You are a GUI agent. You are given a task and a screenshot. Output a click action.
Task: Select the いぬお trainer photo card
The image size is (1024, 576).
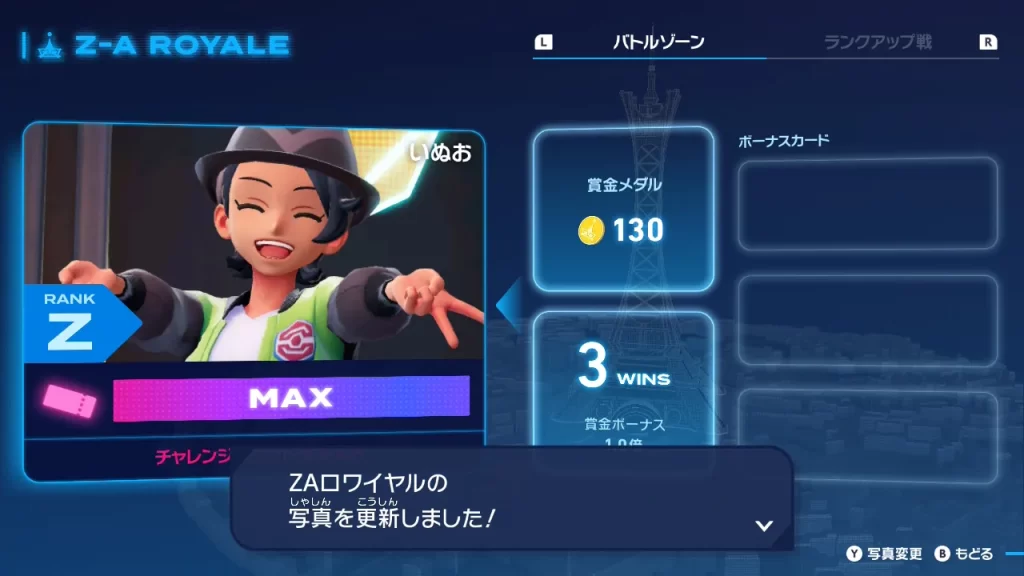coord(255,243)
